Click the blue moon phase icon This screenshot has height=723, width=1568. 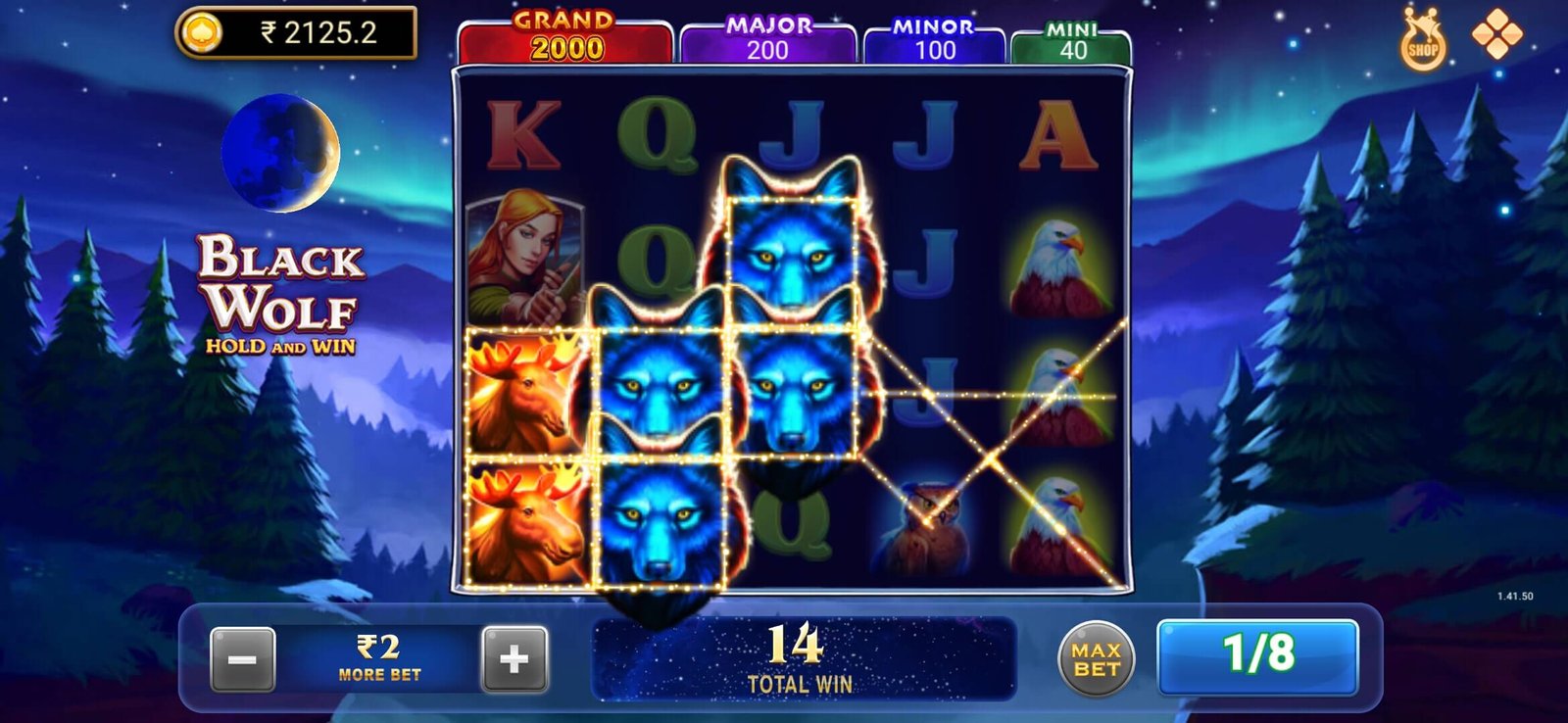[x=282, y=152]
